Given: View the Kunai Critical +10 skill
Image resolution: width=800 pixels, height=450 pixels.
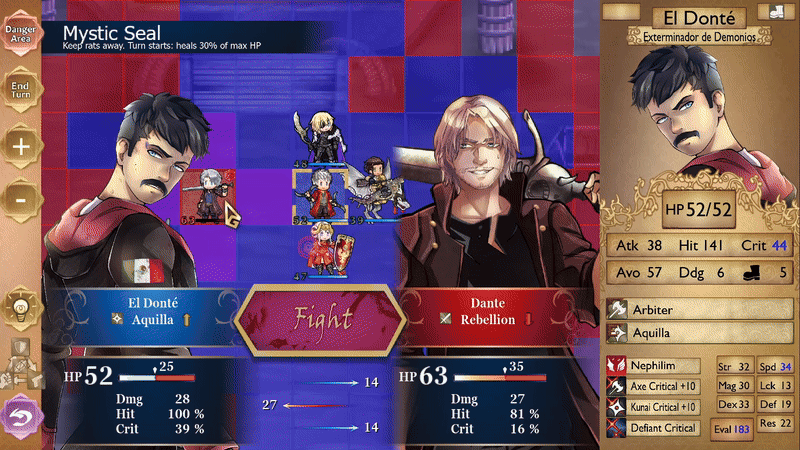Looking at the screenshot, I should (x=655, y=406).
